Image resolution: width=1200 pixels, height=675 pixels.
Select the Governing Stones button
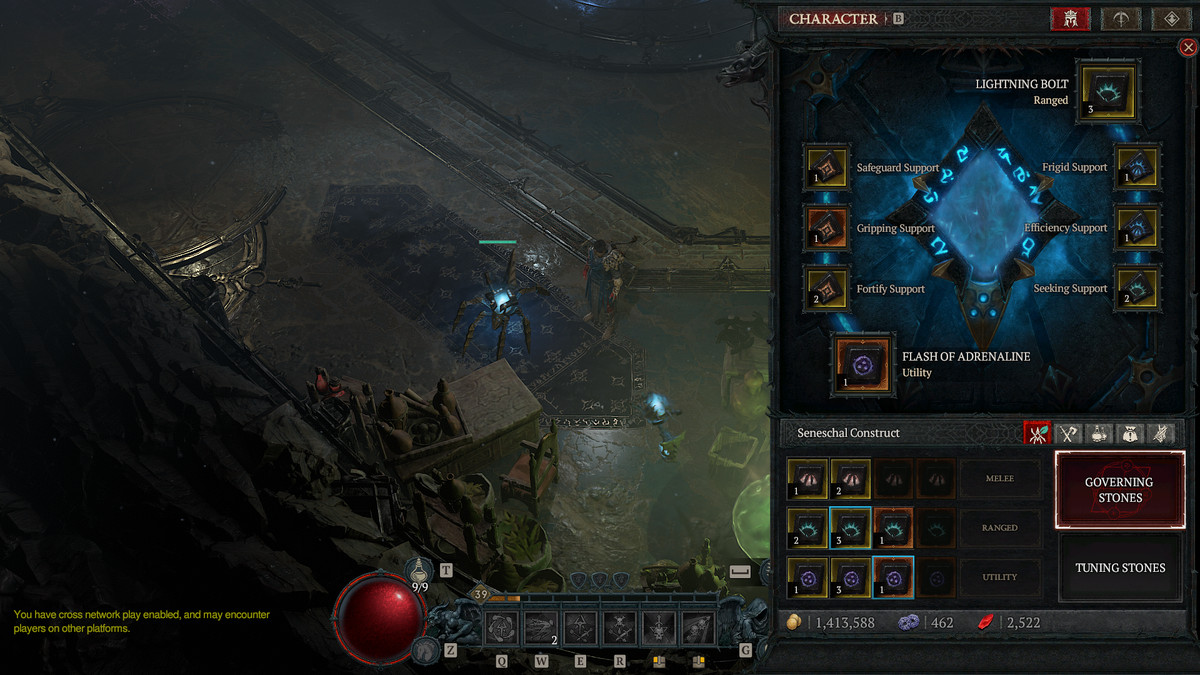(1119, 489)
